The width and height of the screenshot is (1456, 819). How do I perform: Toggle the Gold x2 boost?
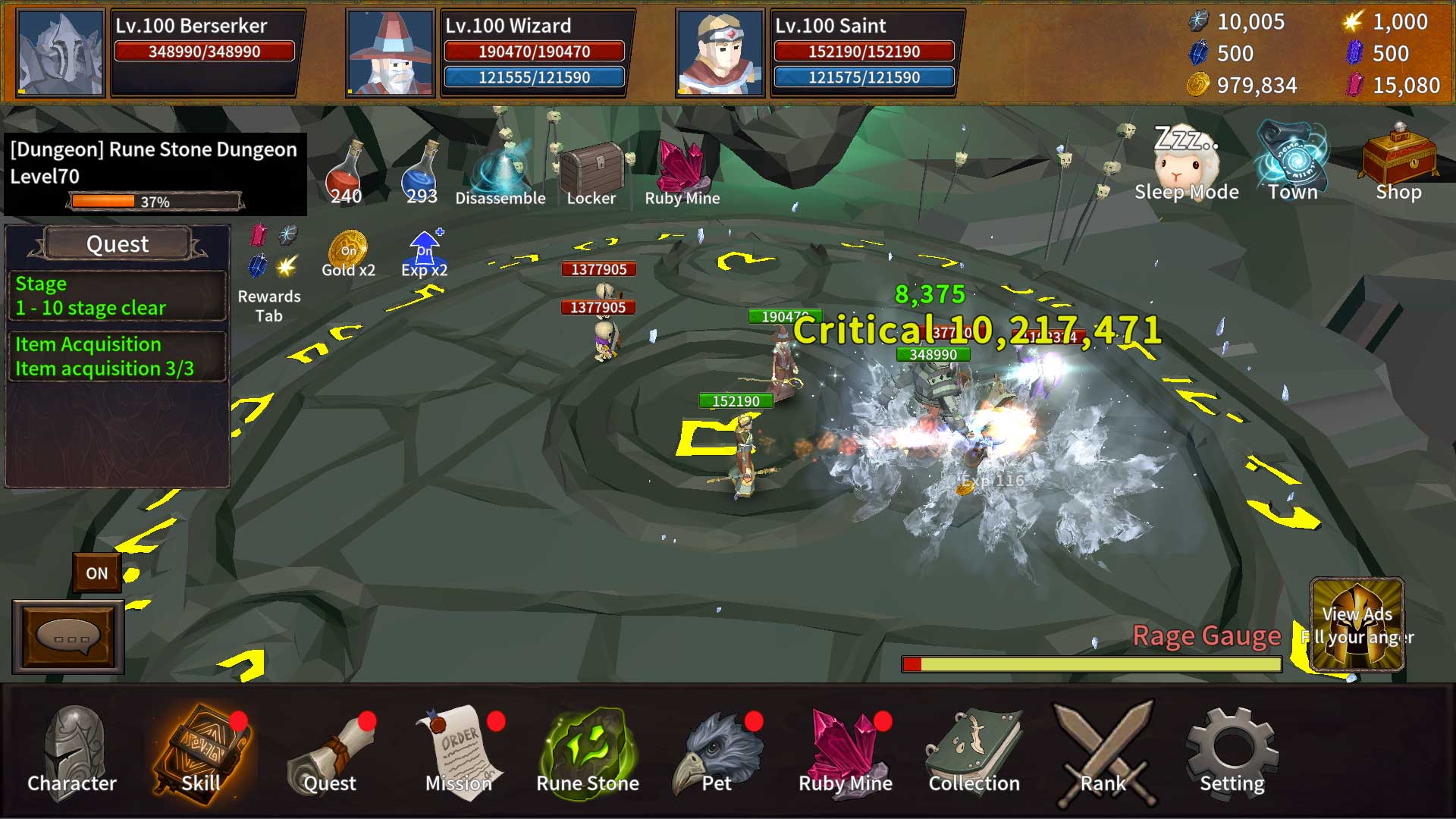(x=348, y=254)
